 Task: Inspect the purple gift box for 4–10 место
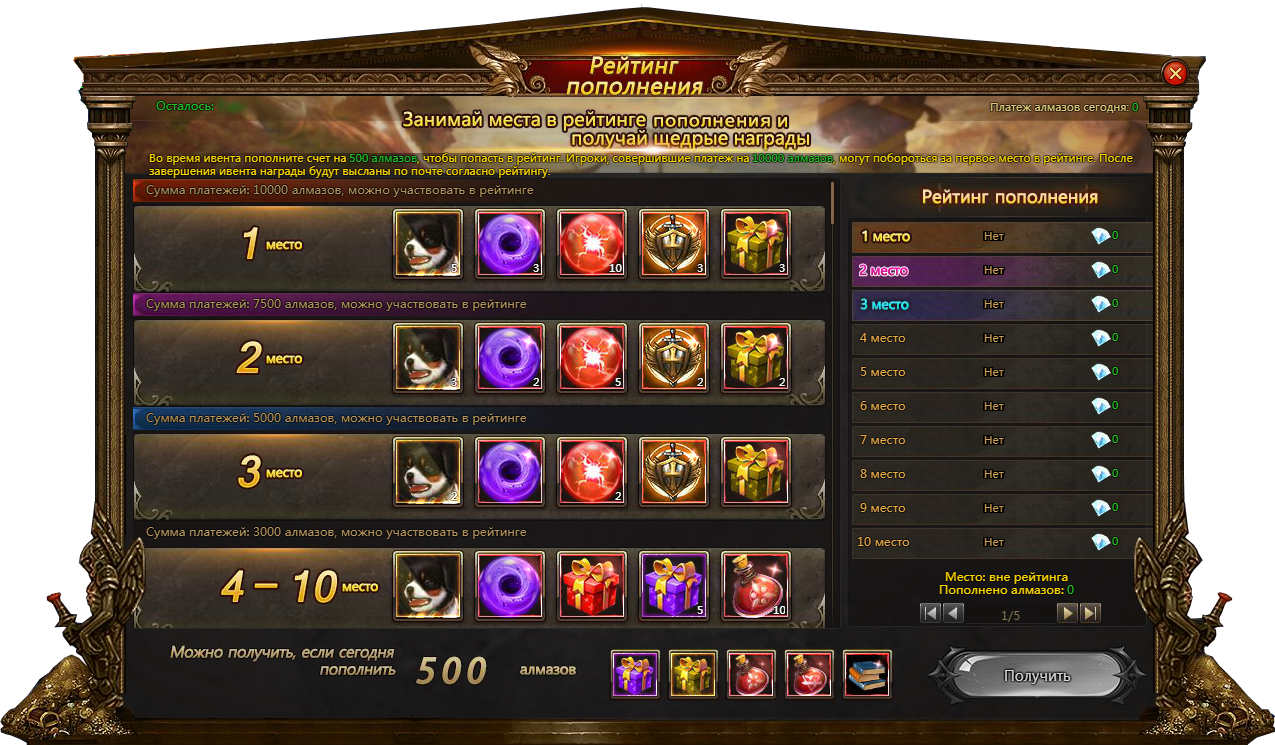pos(674,585)
